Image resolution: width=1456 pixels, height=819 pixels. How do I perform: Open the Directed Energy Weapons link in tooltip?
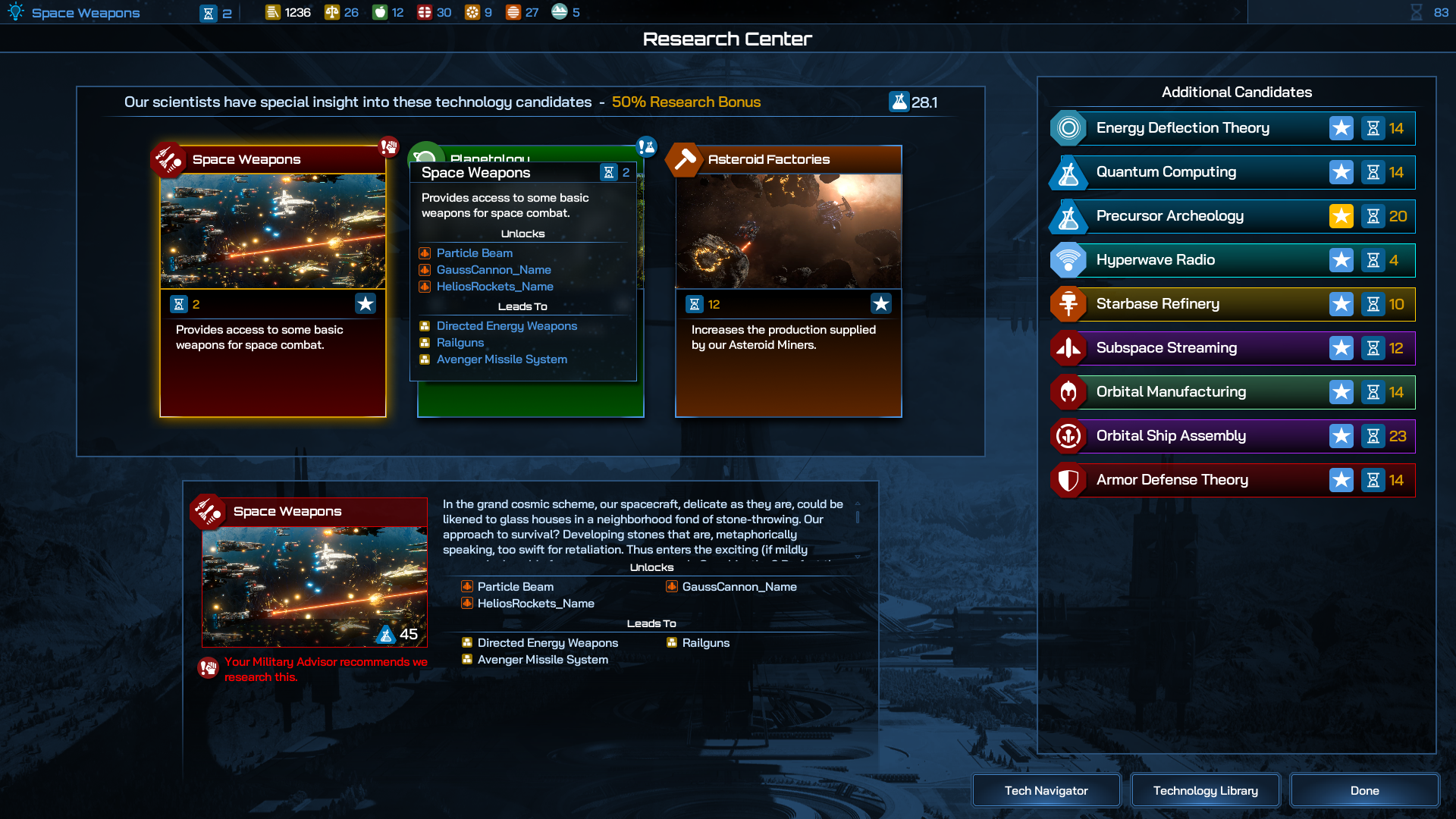507,326
